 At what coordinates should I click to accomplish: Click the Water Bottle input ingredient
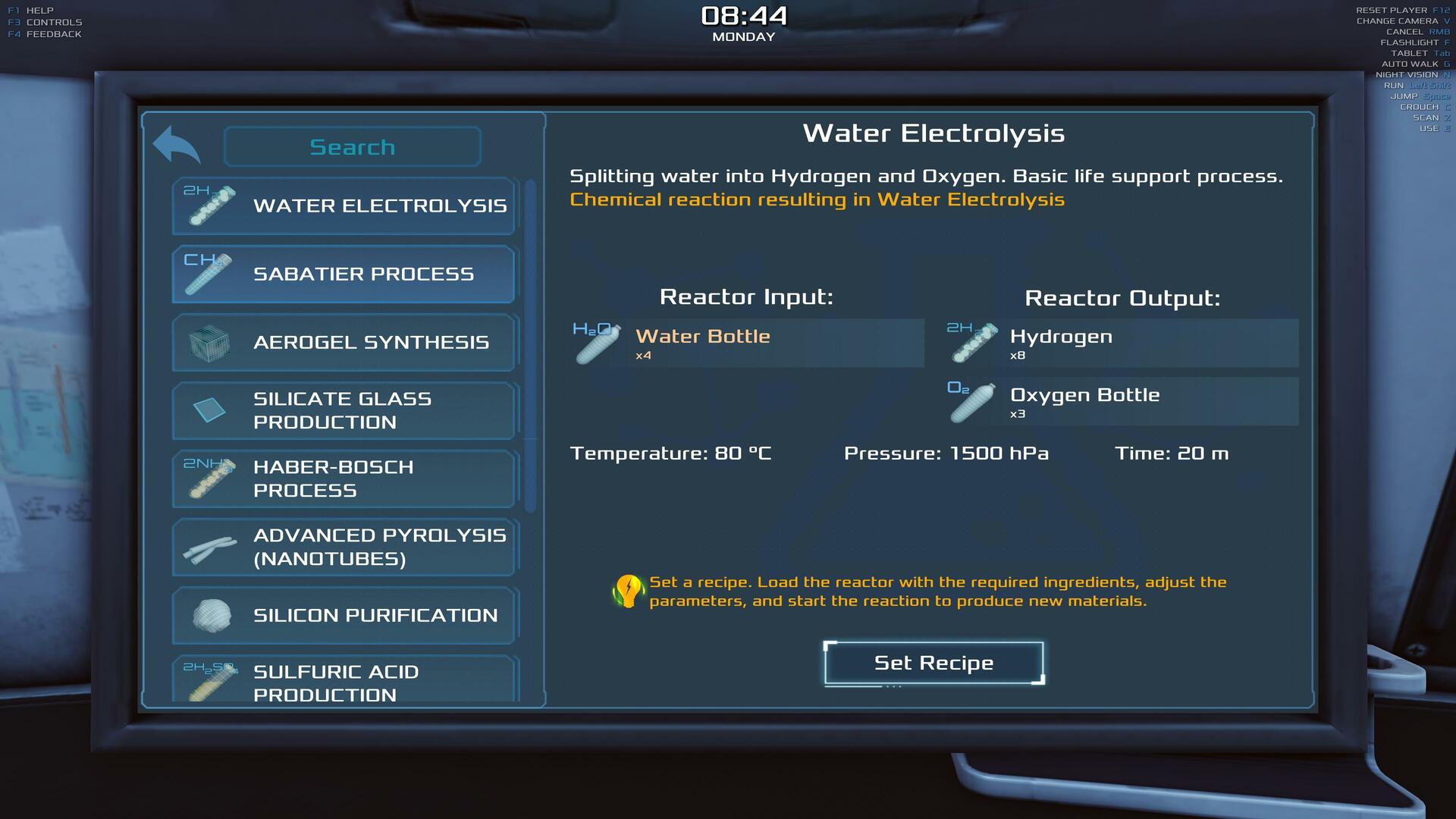[747, 344]
